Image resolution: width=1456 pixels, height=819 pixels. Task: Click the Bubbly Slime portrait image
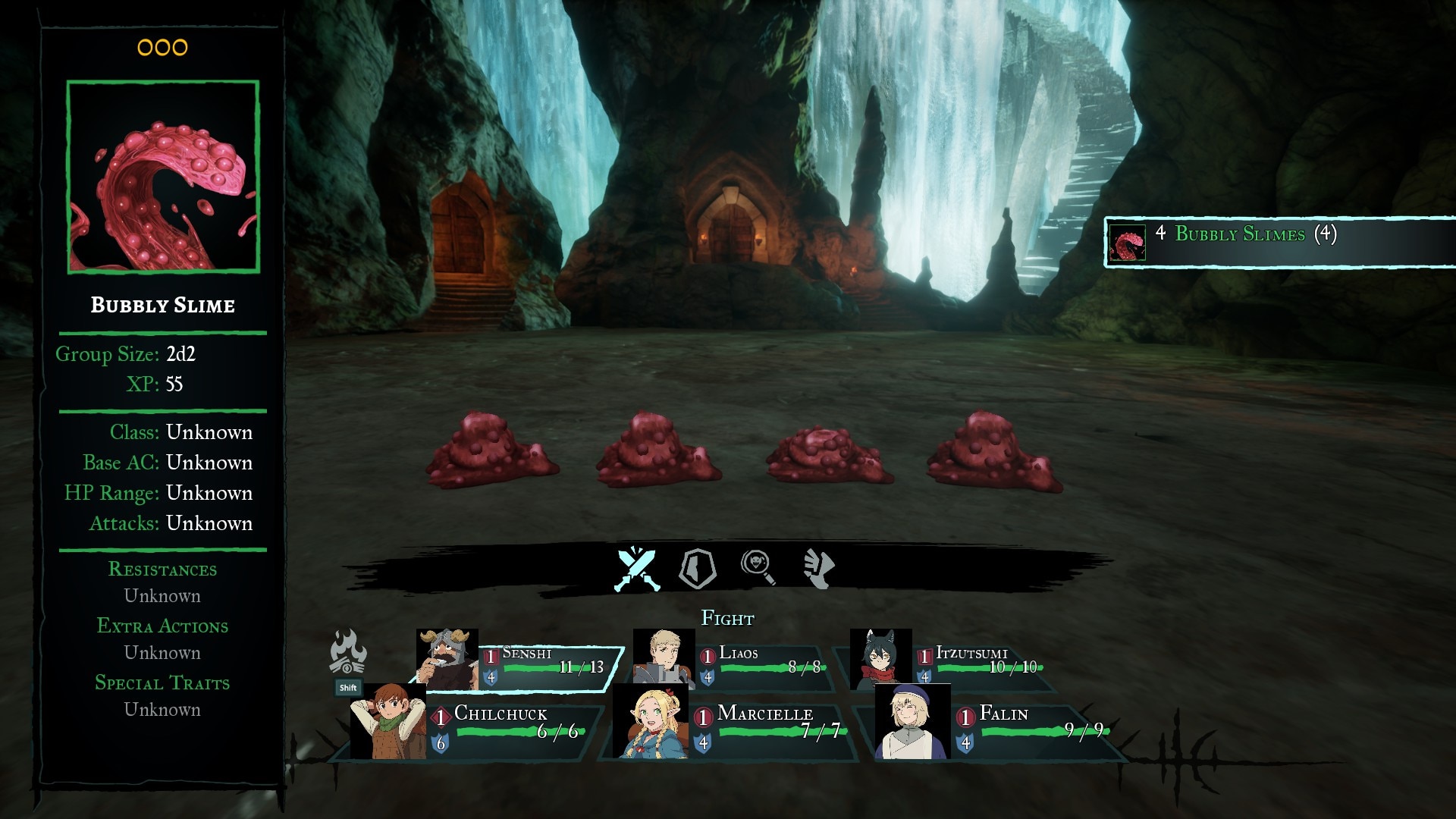[163, 177]
